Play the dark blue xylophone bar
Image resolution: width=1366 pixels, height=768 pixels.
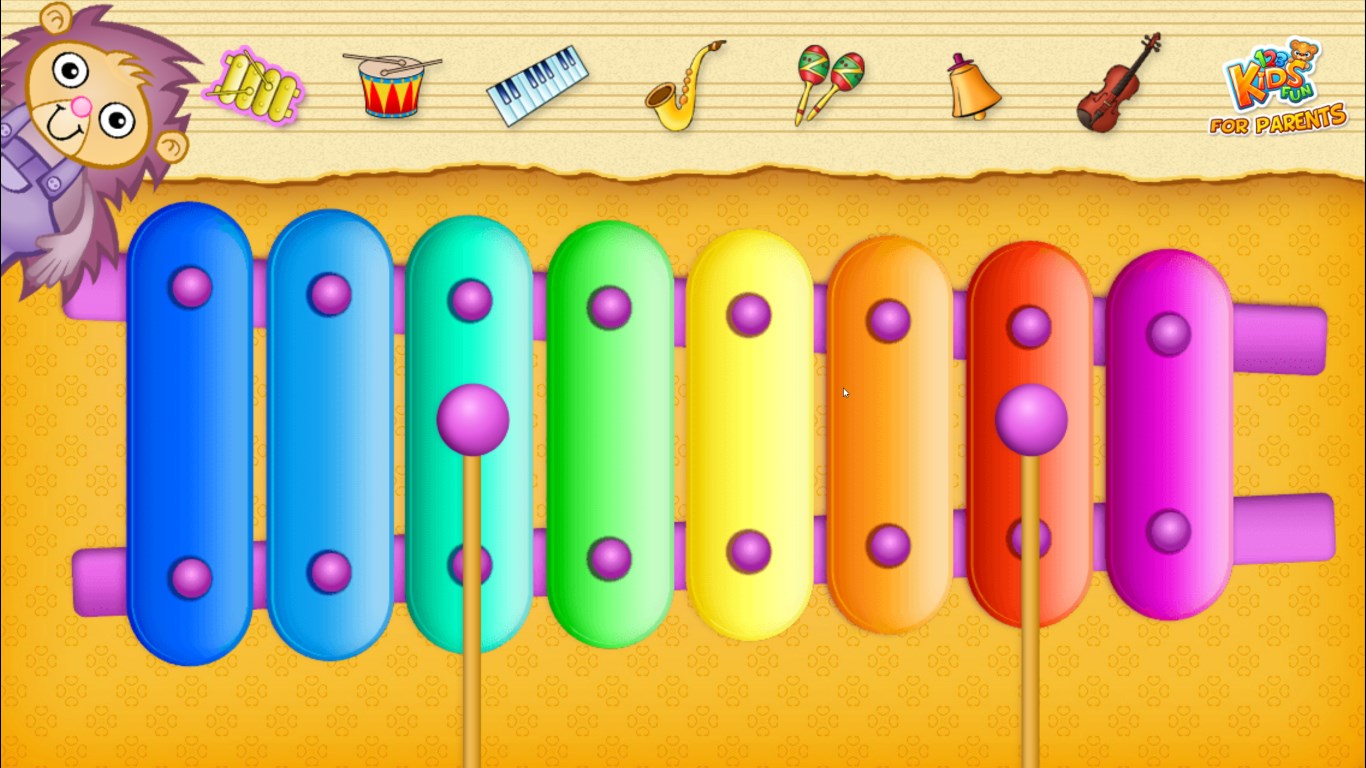[189, 432]
